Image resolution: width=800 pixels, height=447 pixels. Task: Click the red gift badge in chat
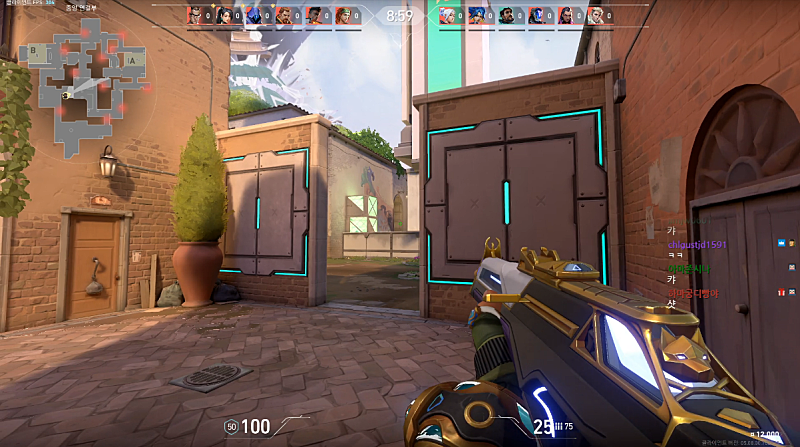781,291
